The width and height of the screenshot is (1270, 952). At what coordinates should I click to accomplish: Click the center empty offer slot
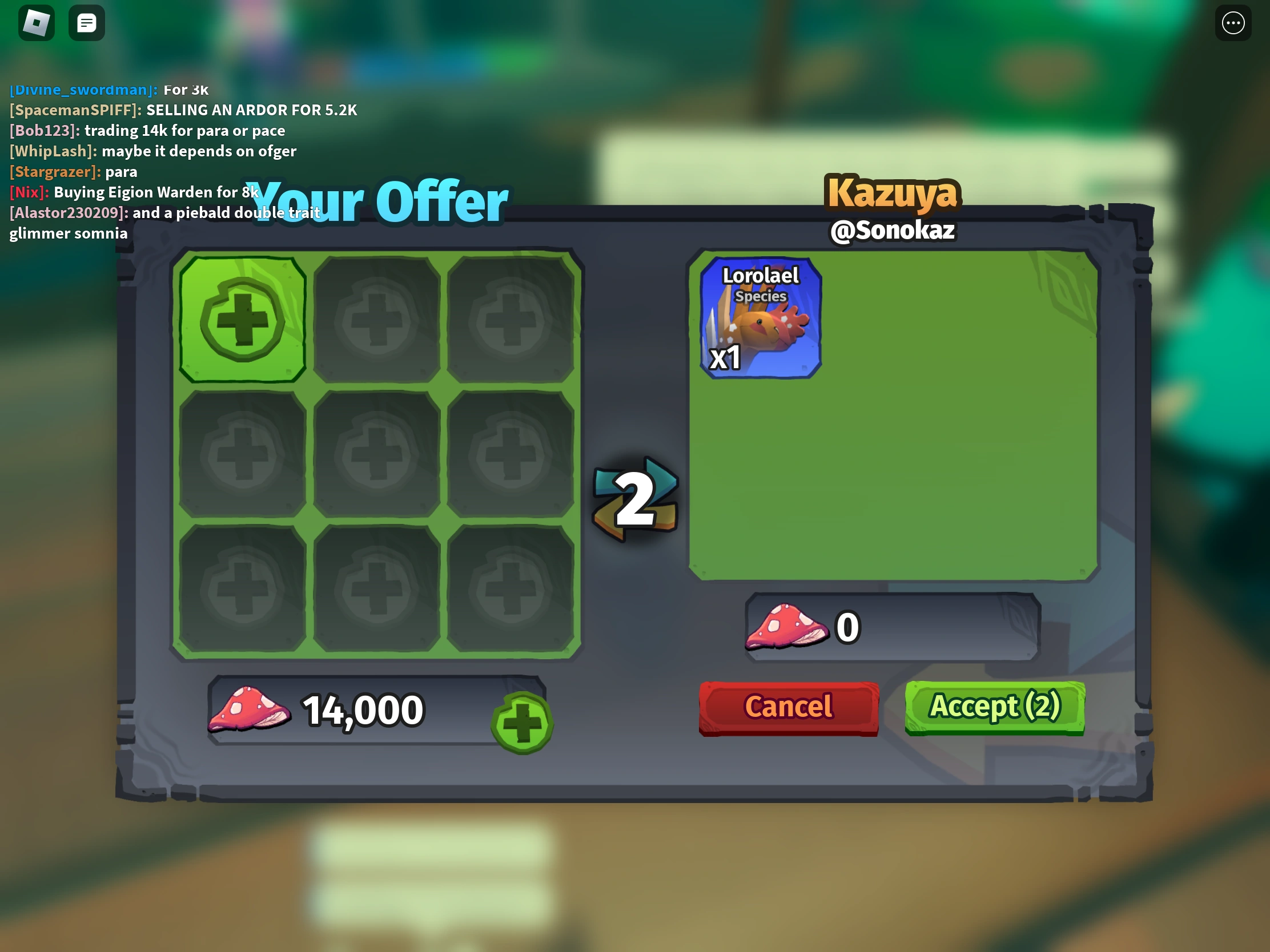[377, 452]
